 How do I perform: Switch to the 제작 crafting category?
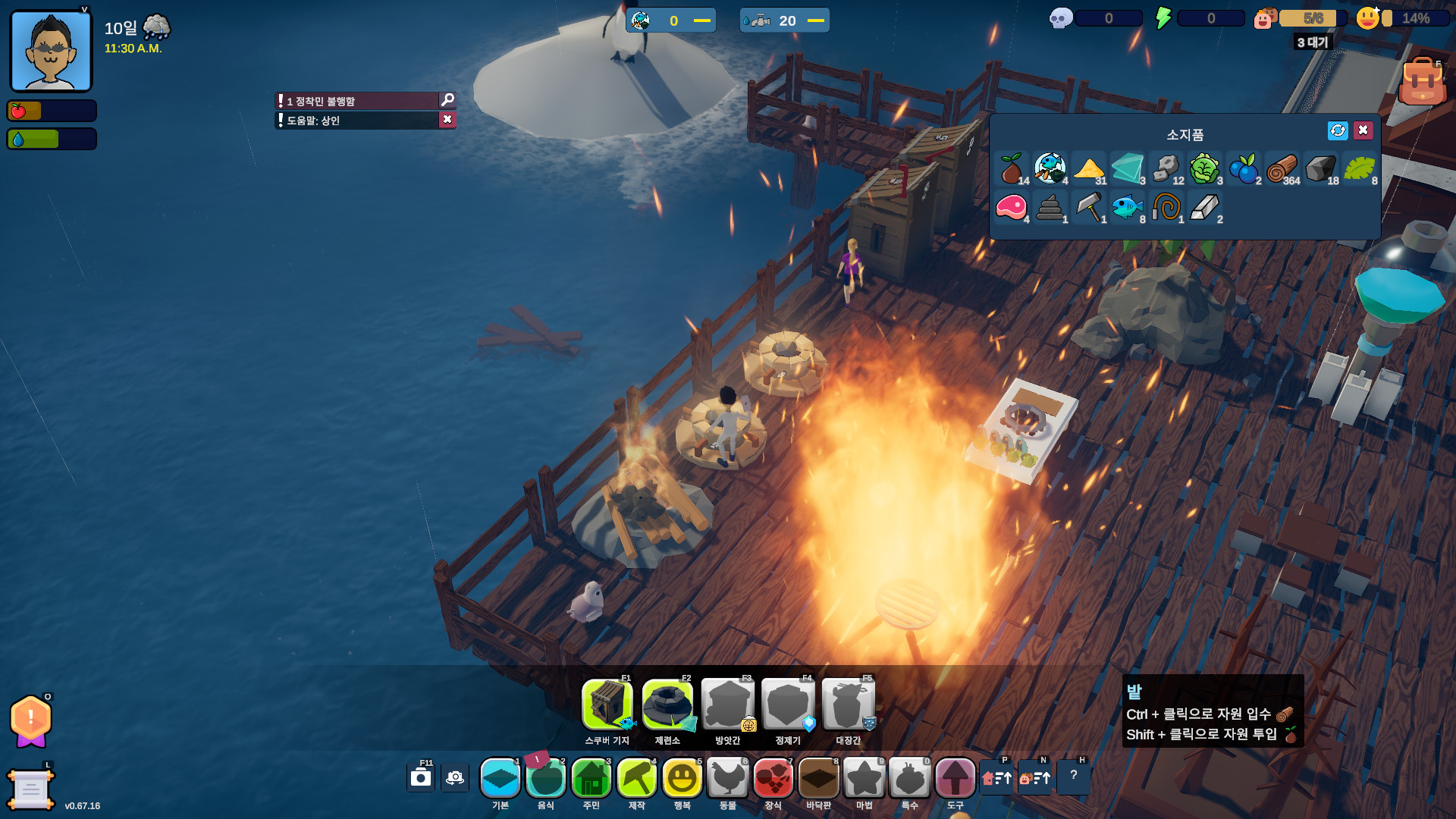(637, 778)
